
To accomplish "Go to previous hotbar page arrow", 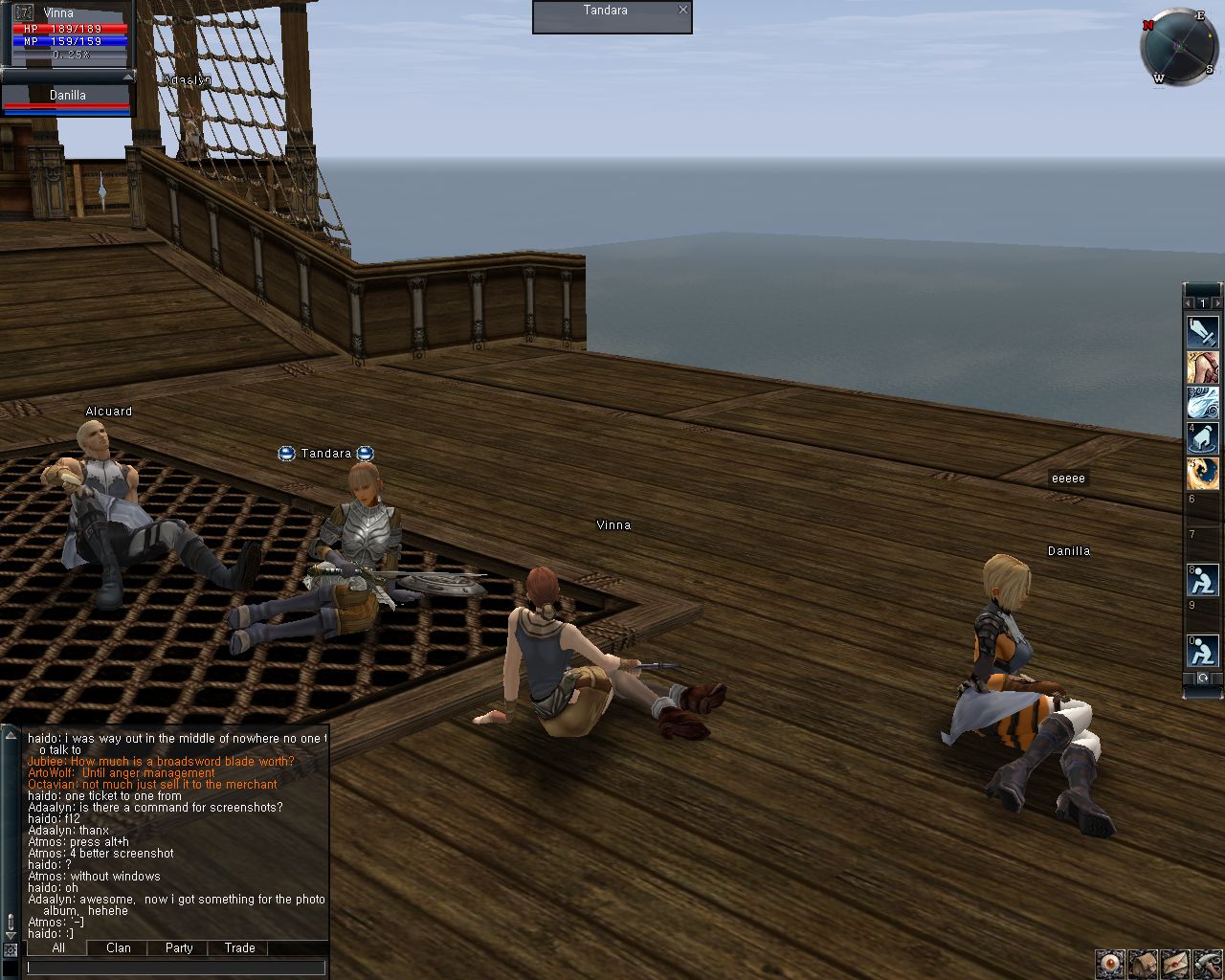I will click(1190, 303).
